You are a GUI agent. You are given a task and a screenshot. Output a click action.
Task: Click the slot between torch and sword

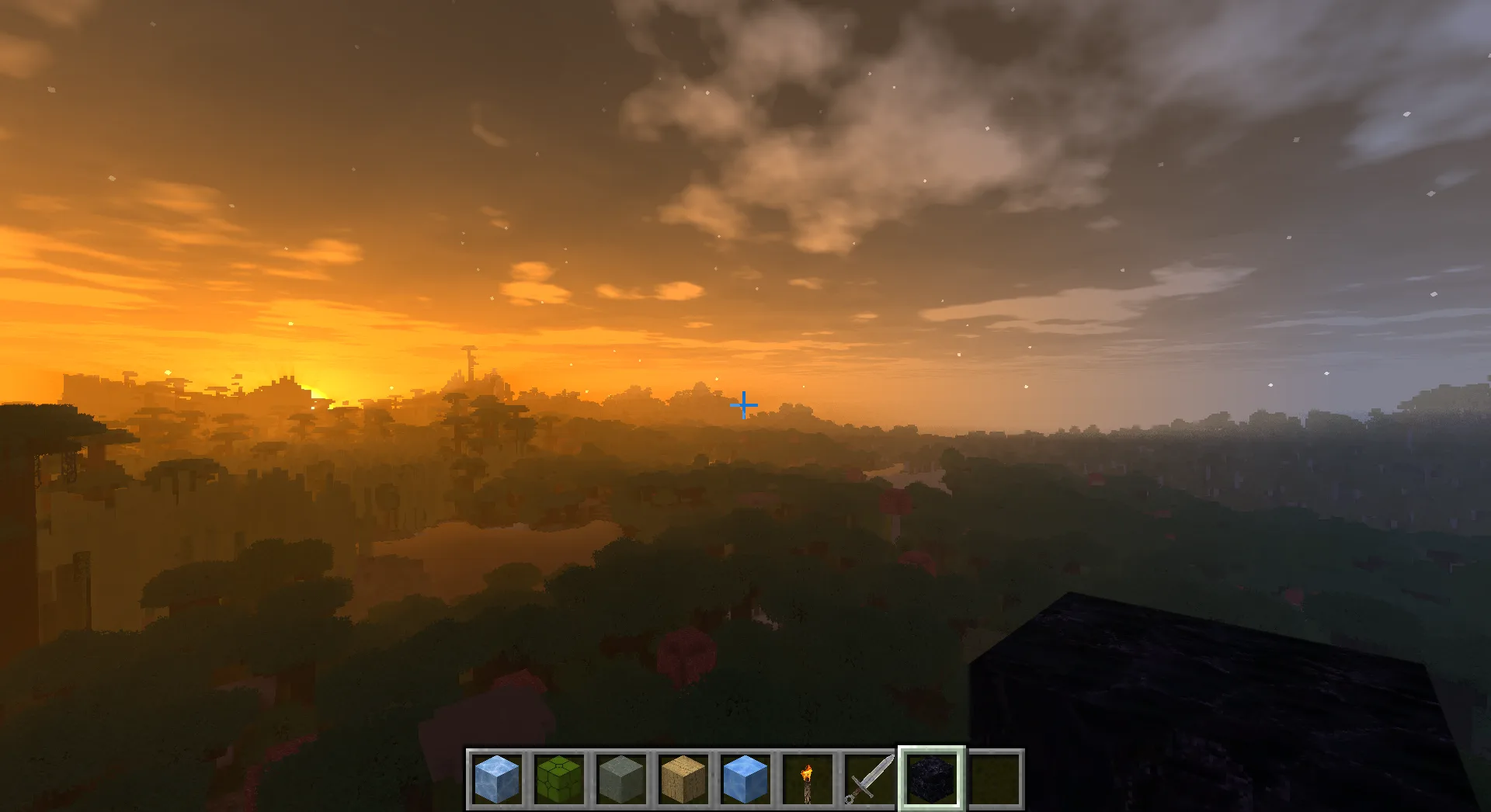[837, 780]
